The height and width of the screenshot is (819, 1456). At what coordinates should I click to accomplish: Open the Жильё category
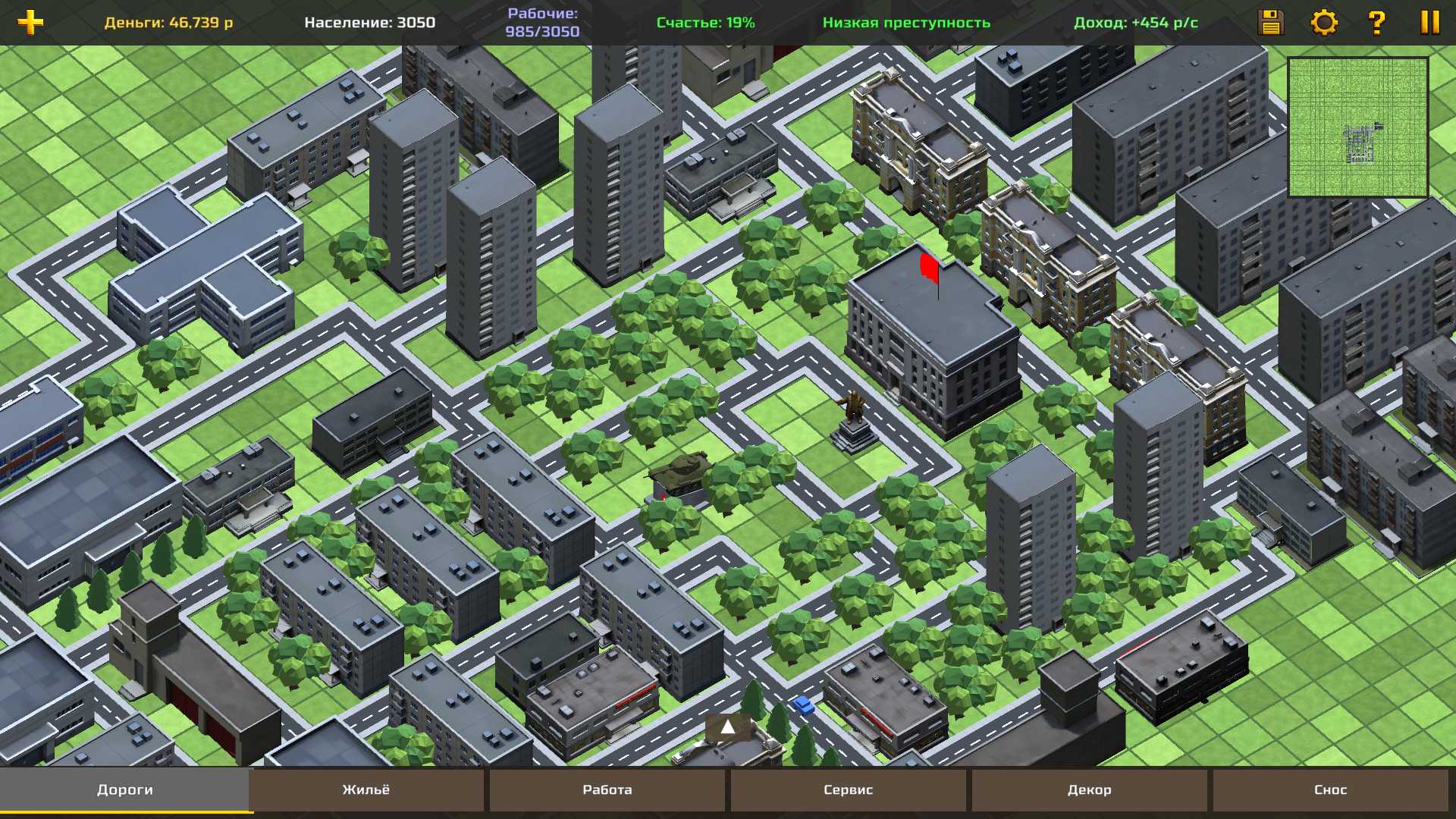(366, 789)
